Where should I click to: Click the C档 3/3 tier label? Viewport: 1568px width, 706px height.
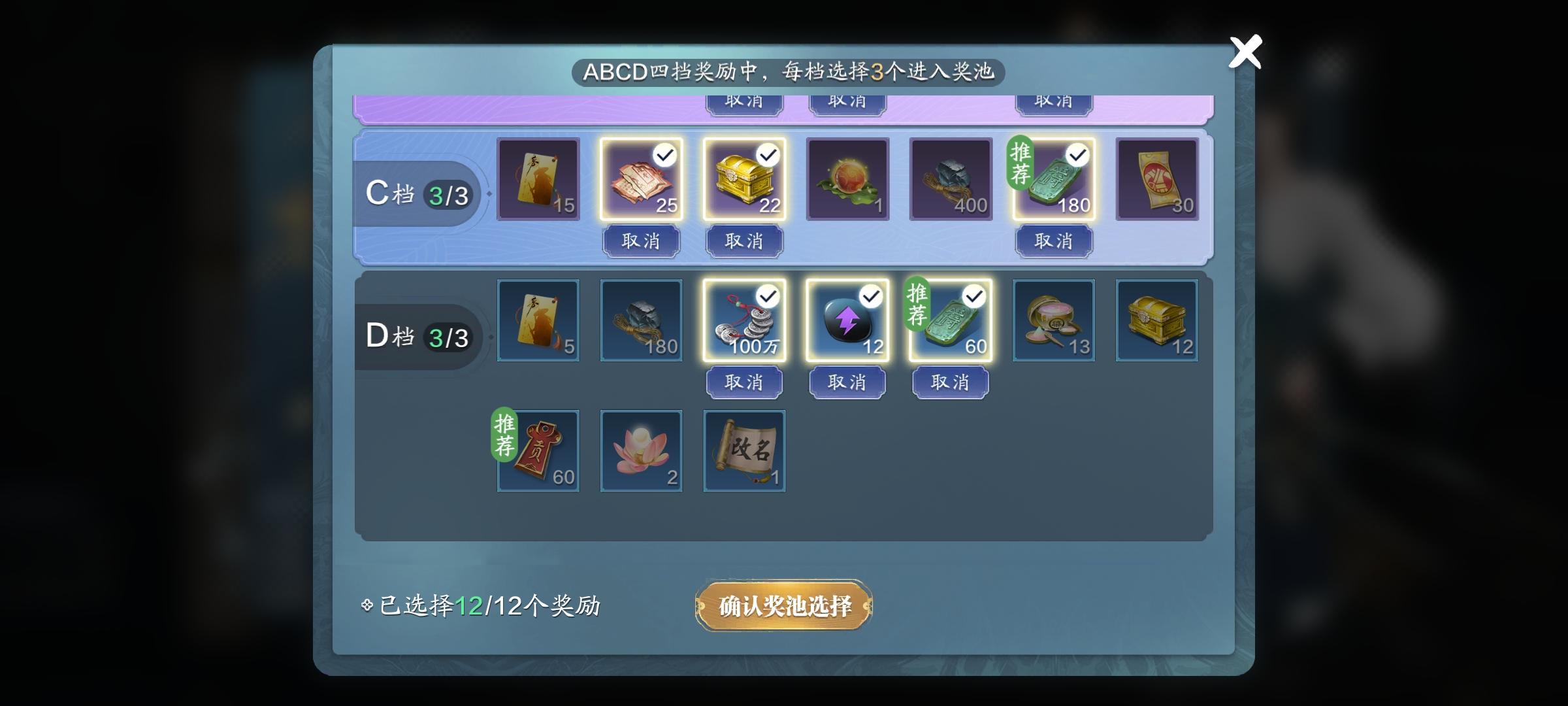click(x=420, y=193)
